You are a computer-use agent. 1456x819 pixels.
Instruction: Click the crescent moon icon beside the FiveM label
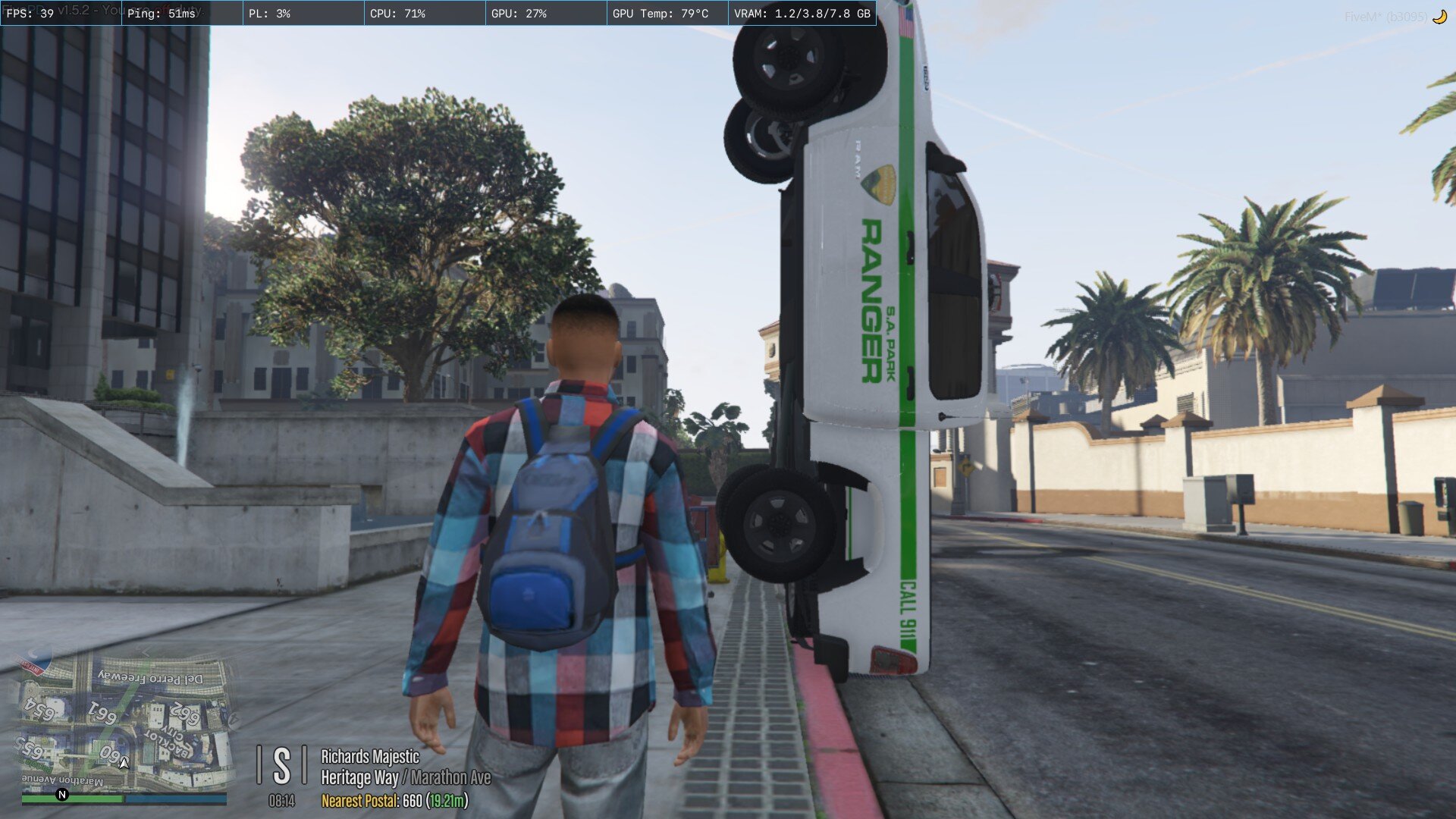[1439, 17]
